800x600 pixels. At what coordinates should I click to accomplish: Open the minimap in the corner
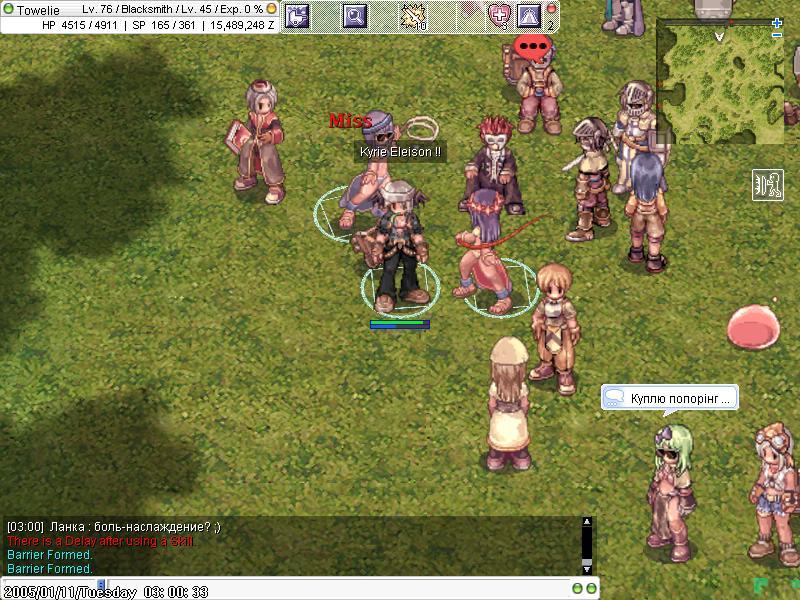pos(718,80)
